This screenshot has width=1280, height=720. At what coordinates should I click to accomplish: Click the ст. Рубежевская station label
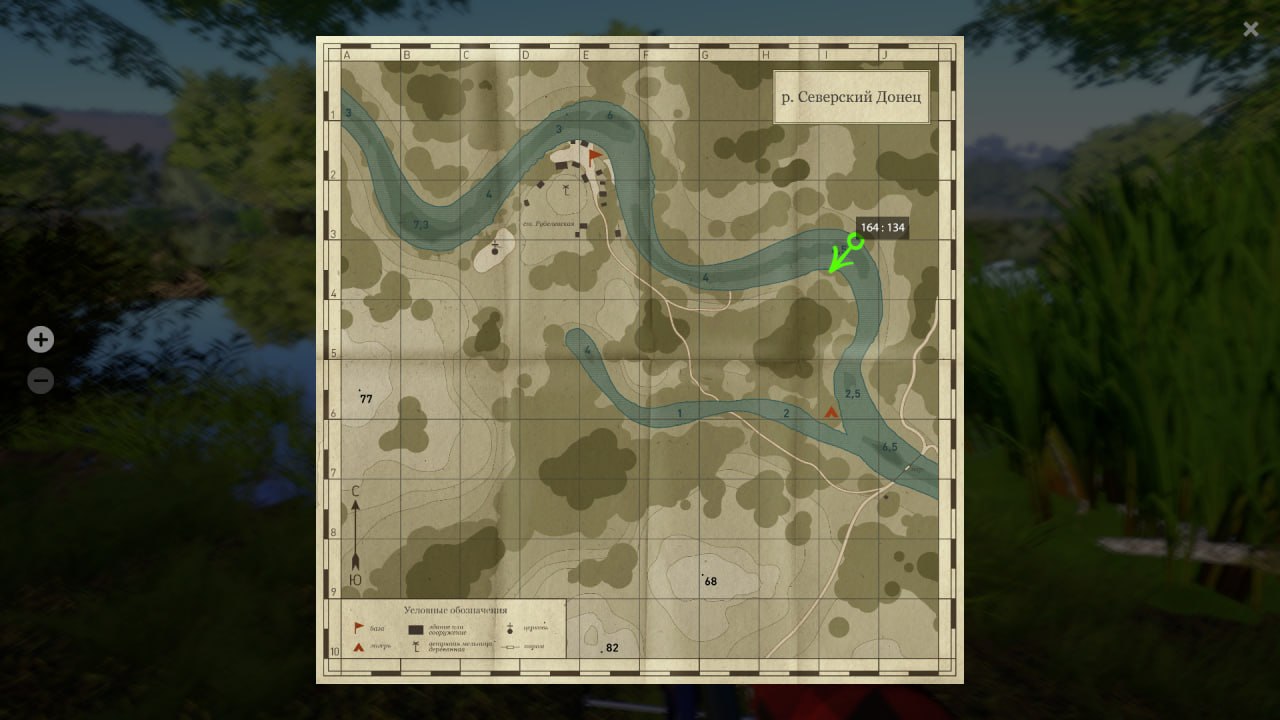(549, 223)
